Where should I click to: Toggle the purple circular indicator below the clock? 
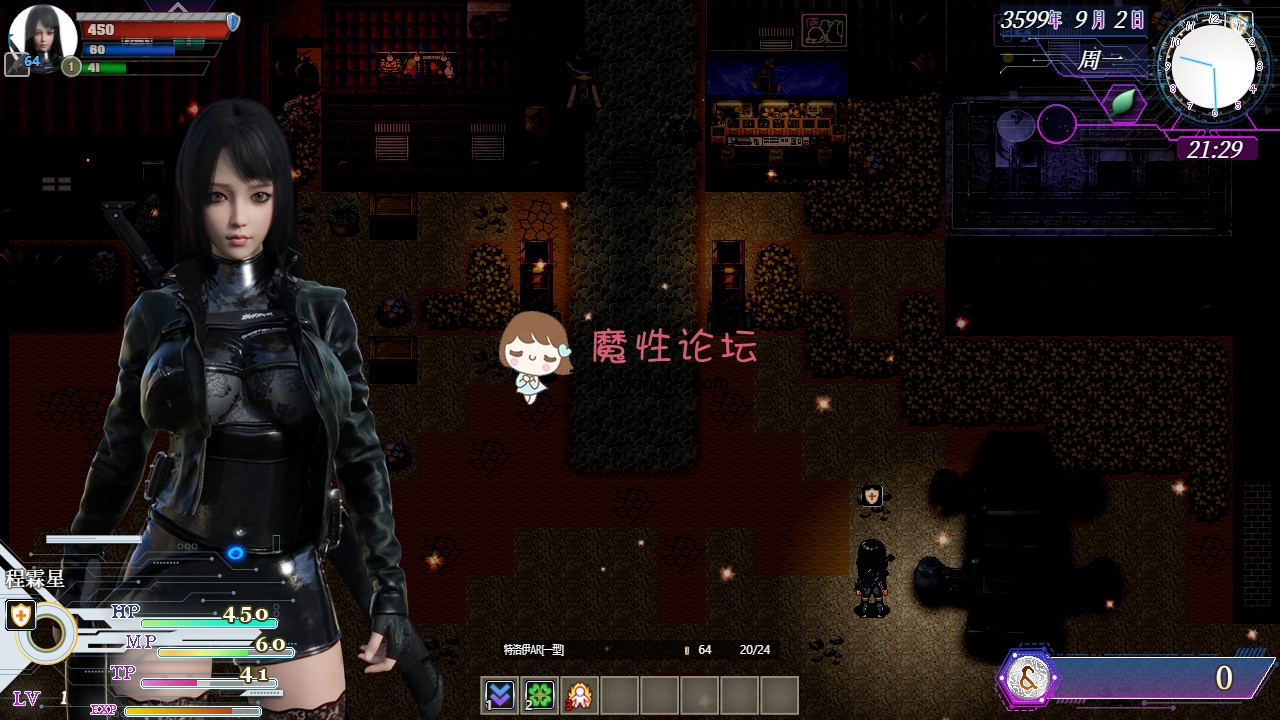point(1056,124)
